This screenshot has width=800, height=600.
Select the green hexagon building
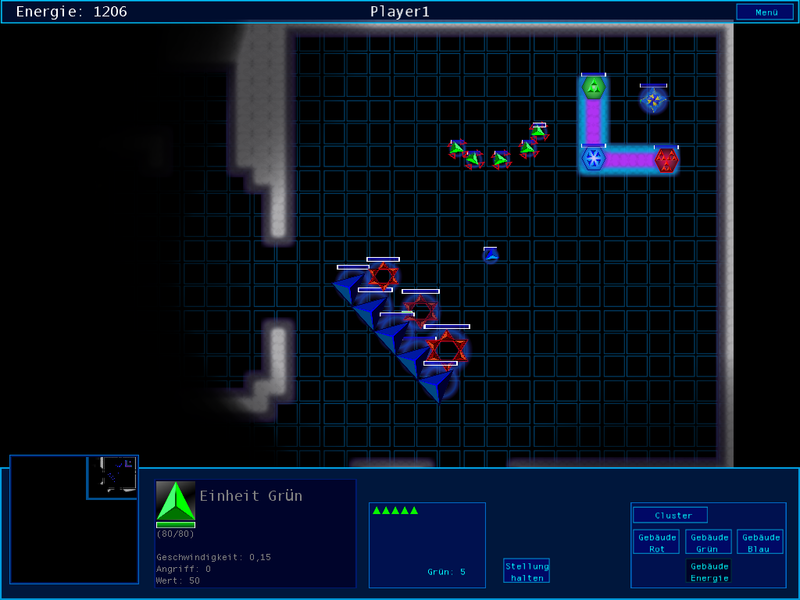[593, 88]
